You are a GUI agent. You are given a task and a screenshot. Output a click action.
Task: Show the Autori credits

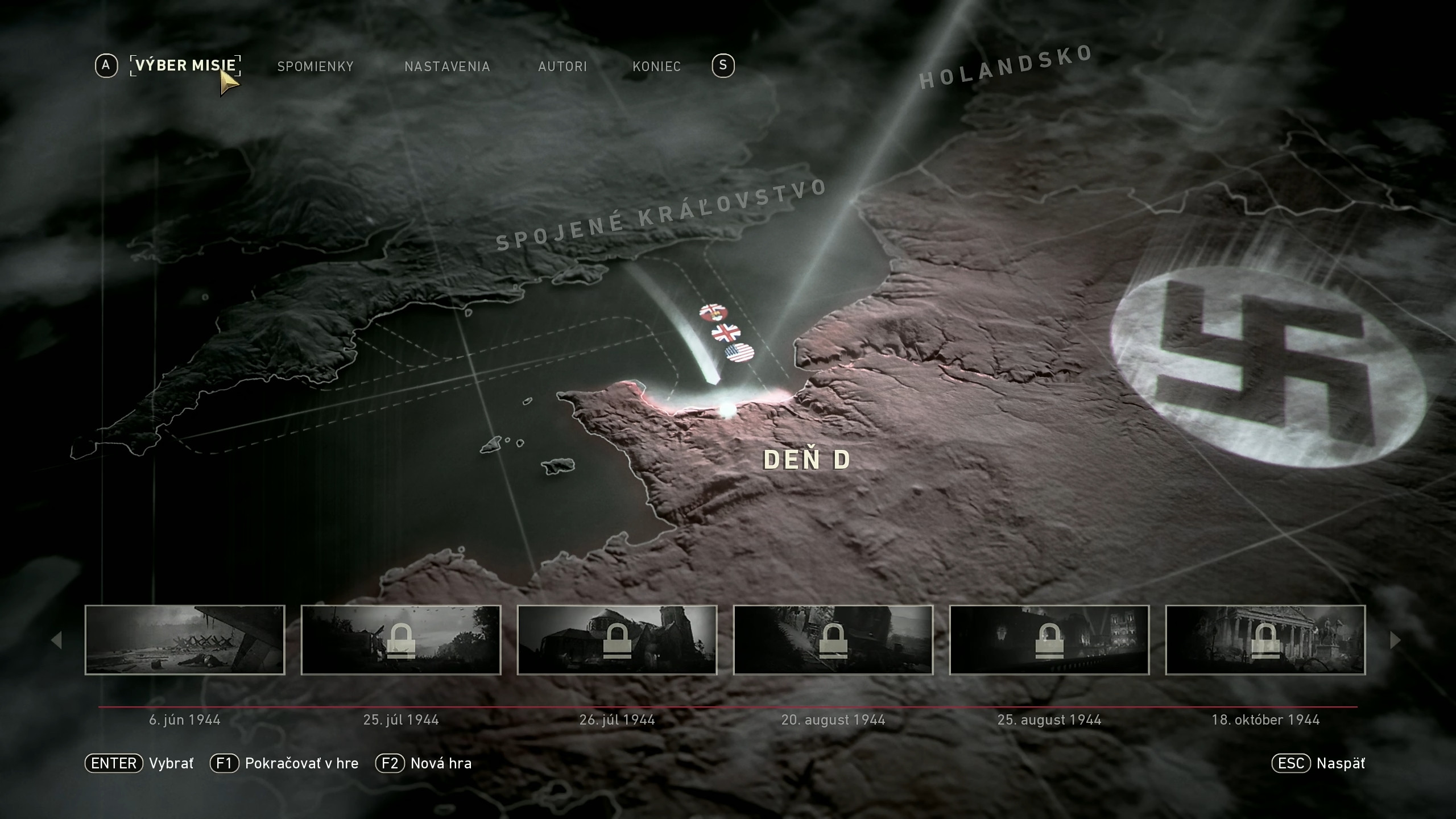(x=562, y=67)
